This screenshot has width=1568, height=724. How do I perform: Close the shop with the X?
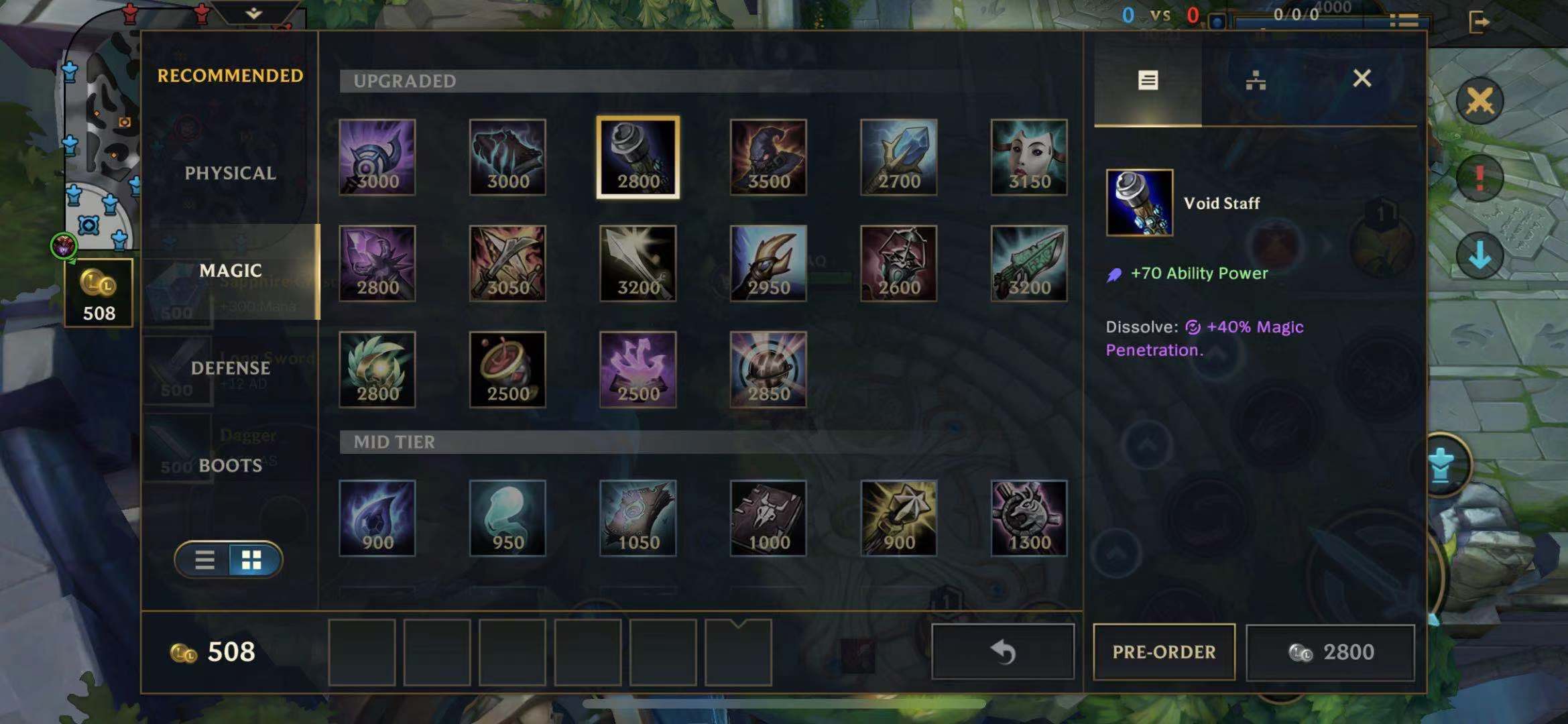(1362, 79)
